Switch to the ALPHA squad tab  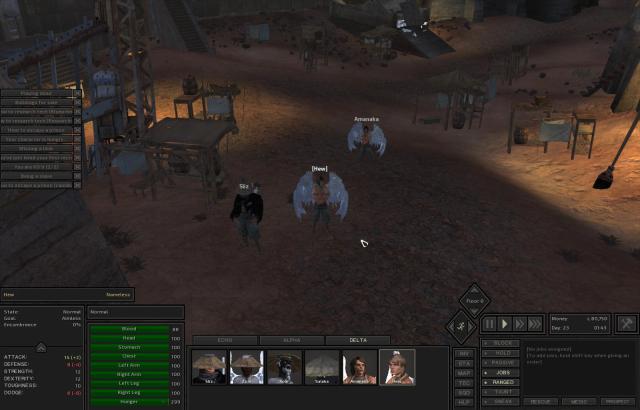[x=290, y=341]
